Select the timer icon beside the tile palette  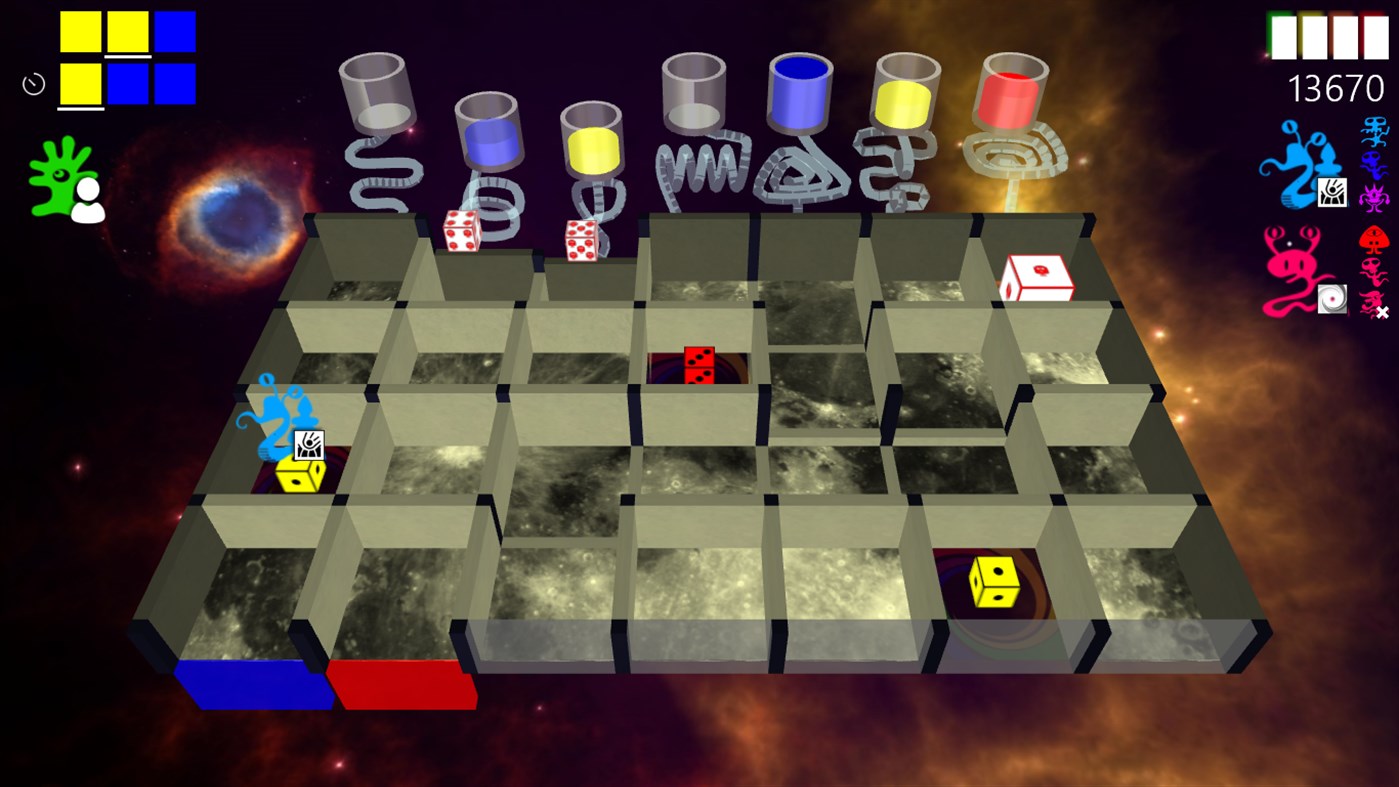tap(33, 83)
